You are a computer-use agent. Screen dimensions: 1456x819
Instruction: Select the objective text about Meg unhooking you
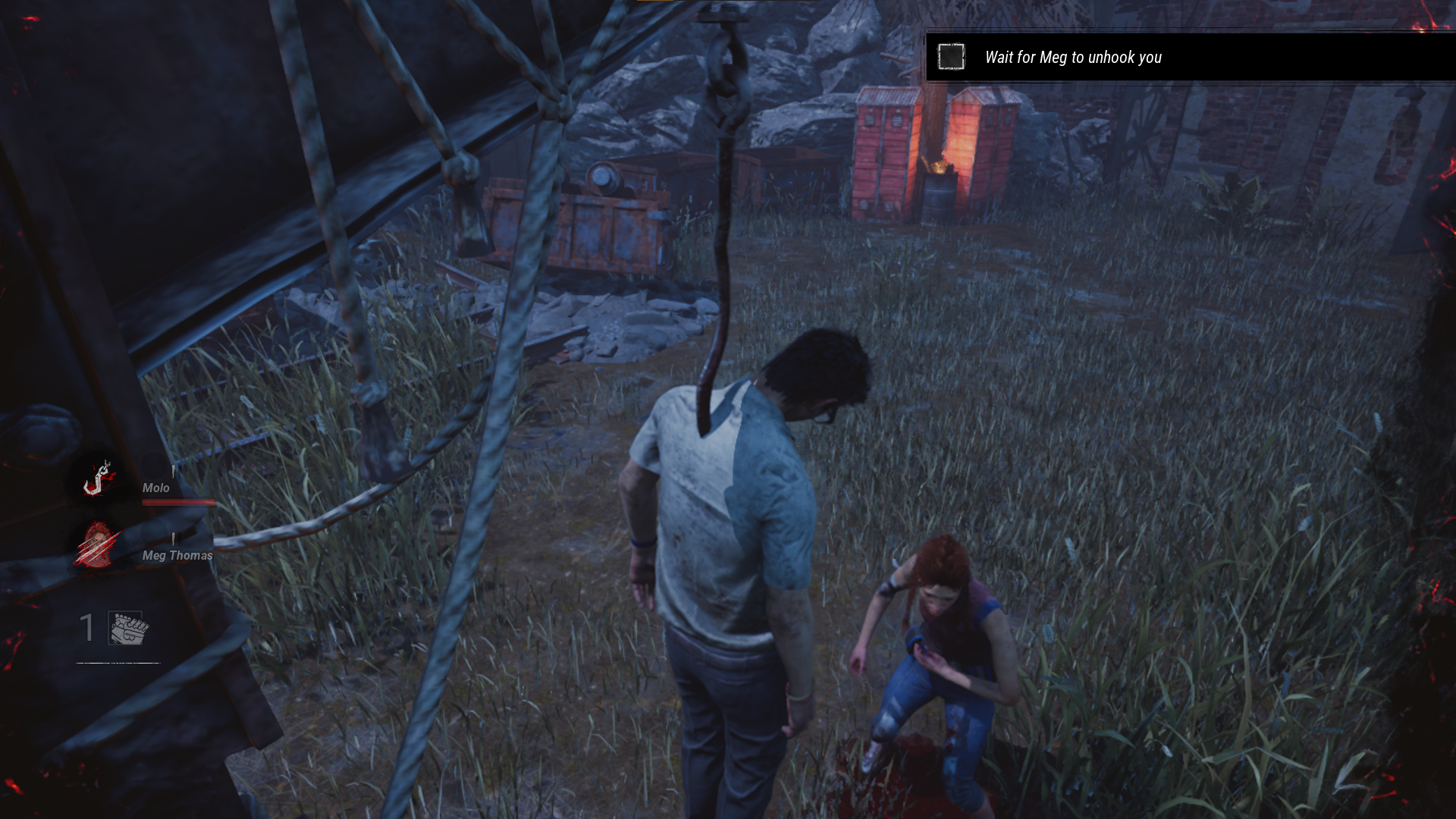click(1072, 58)
